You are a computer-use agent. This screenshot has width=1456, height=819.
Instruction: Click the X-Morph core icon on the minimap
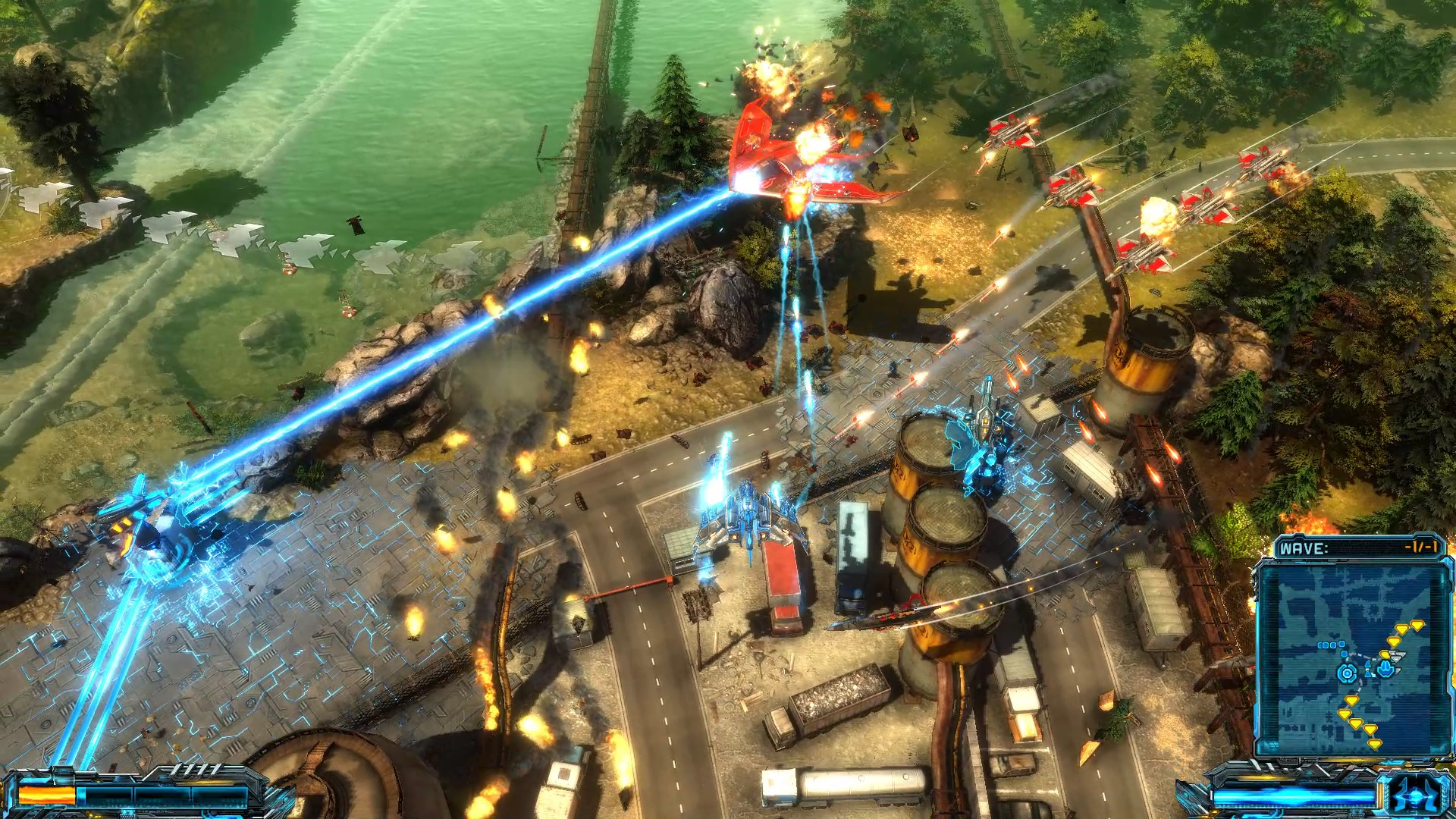(x=1348, y=673)
